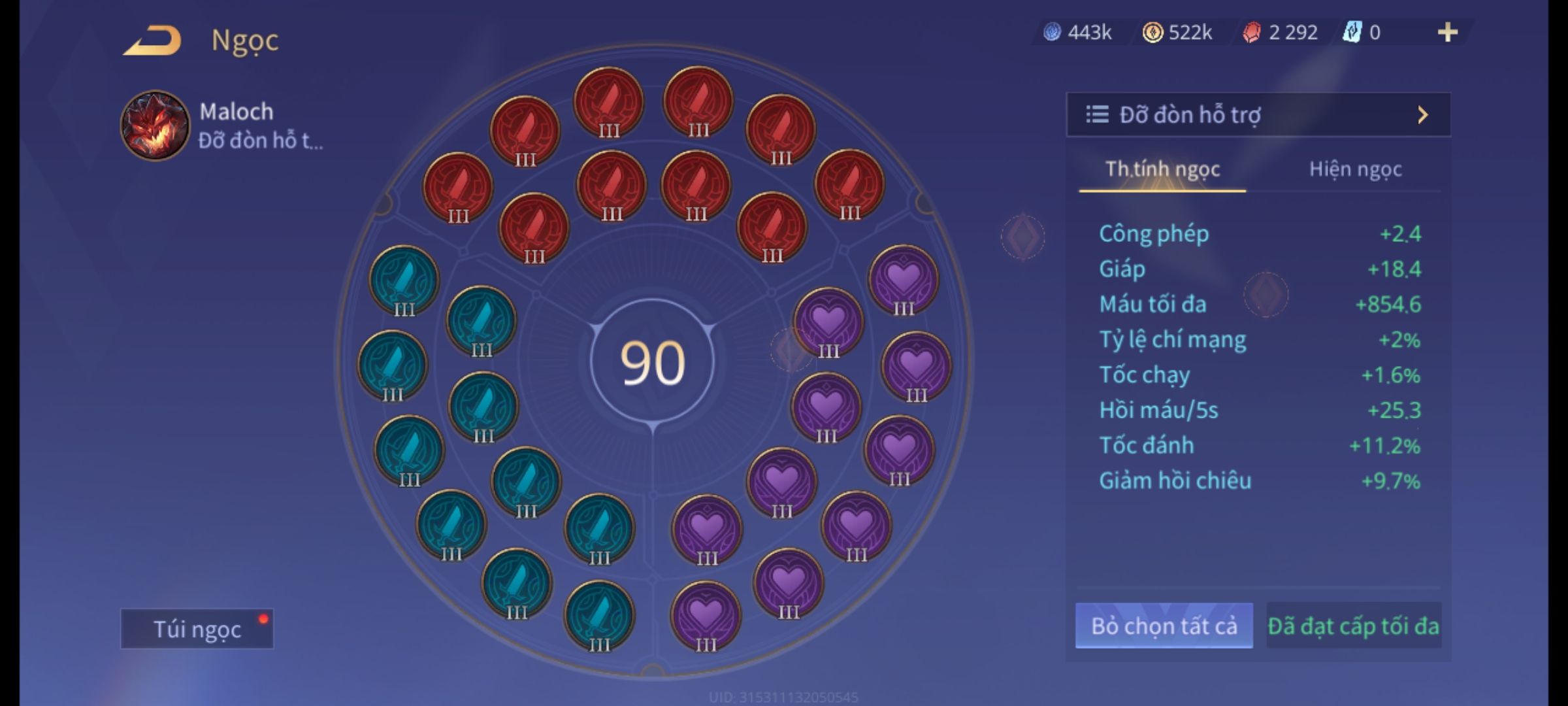Select the Maloch hero portrait

point(155,126)
